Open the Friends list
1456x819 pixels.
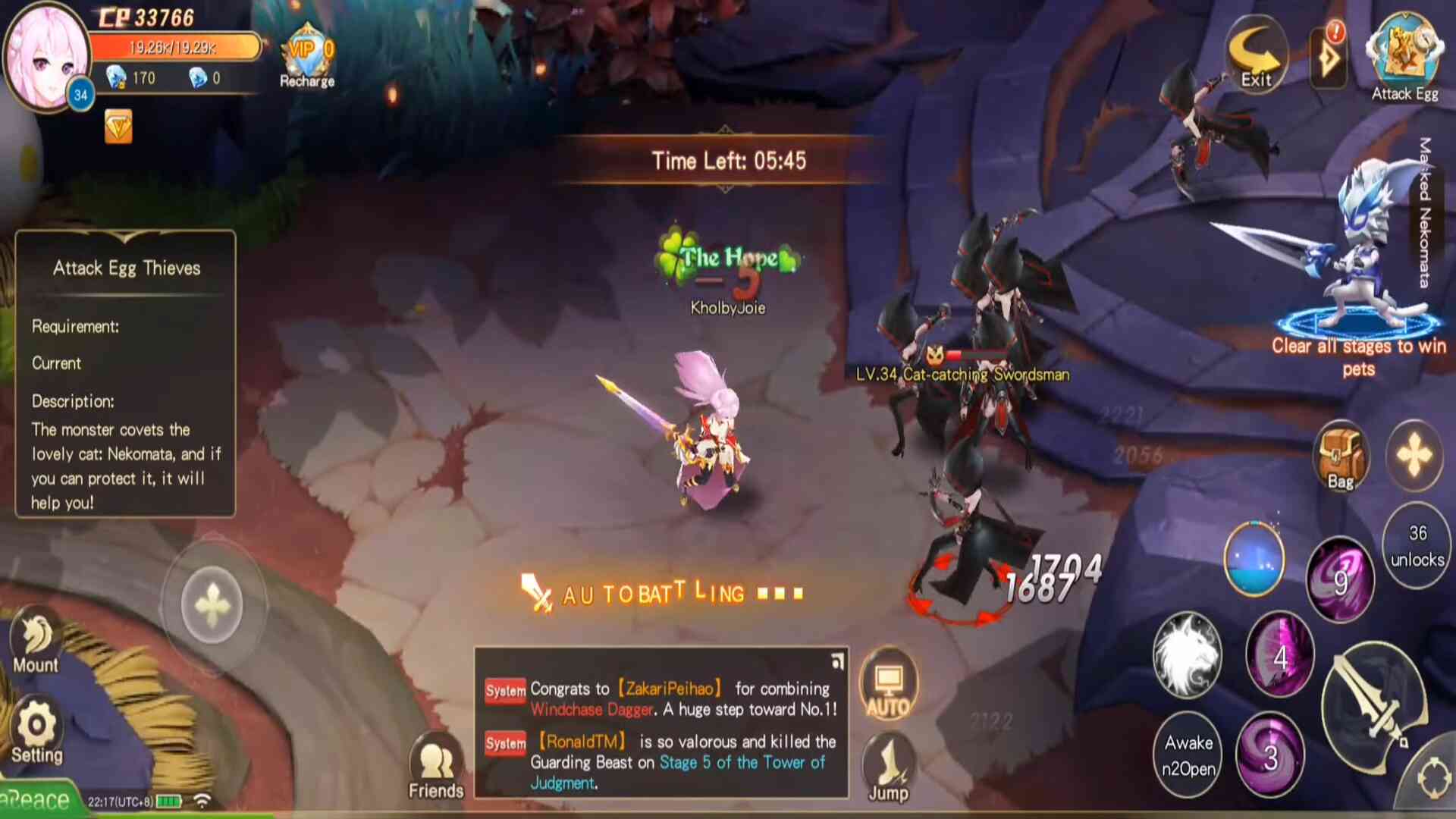[436, 767]
